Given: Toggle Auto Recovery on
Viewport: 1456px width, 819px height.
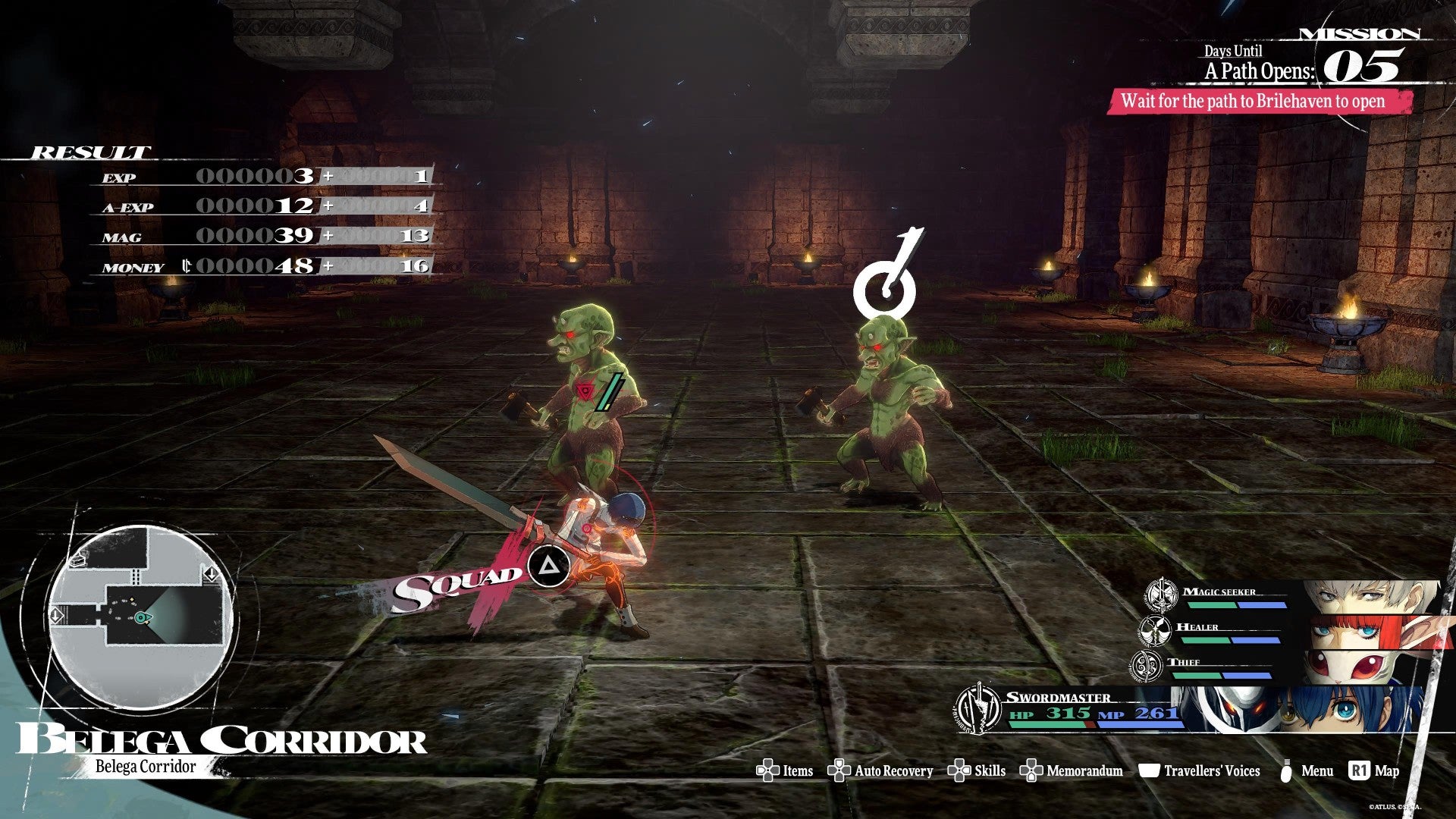Looking at the screenshot, I should pyautogui.click(x=838, y=771).
